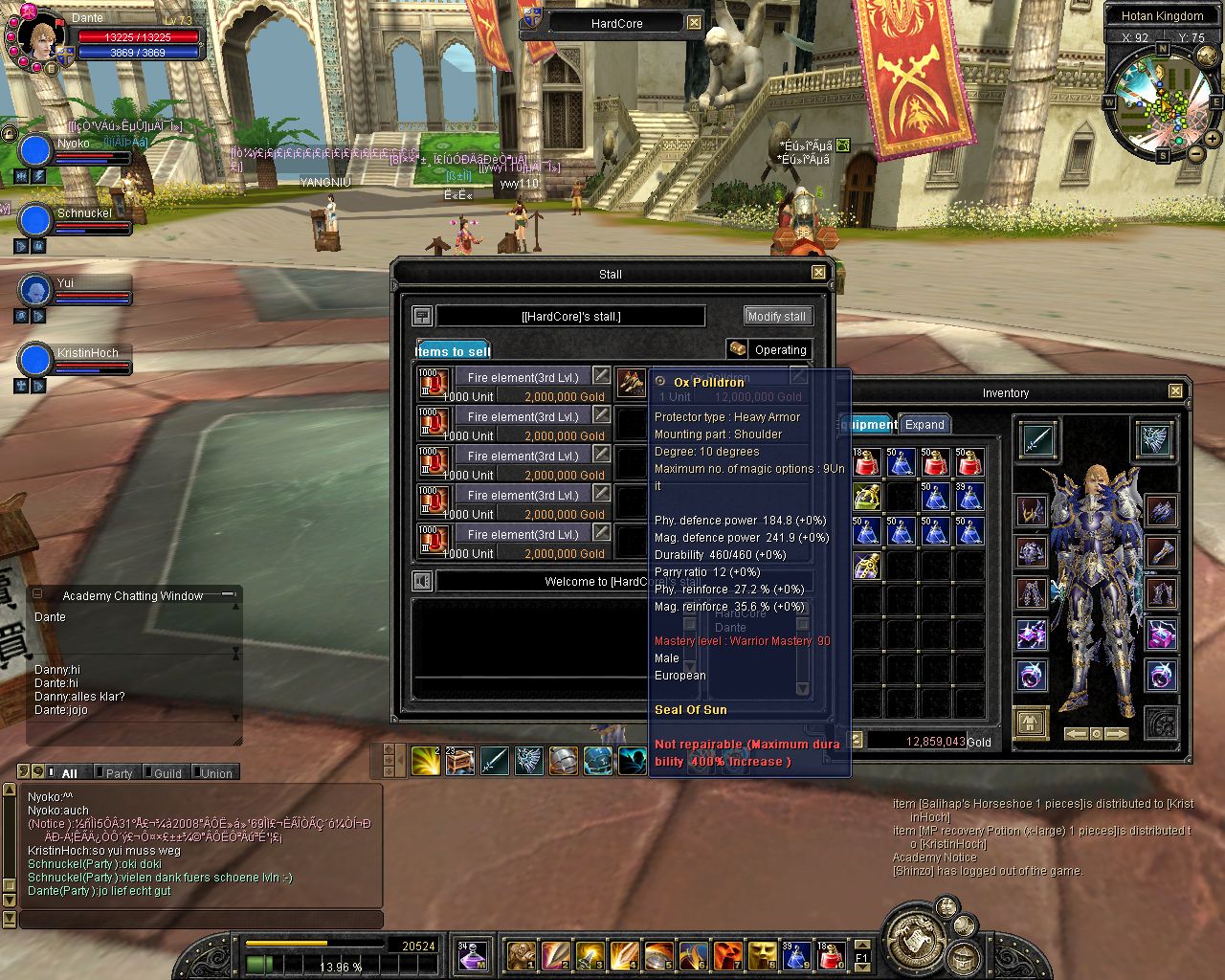Select the equipped sword weapon slot
This screenshot has width=1225, height=980.
(x=1037, y=440)
